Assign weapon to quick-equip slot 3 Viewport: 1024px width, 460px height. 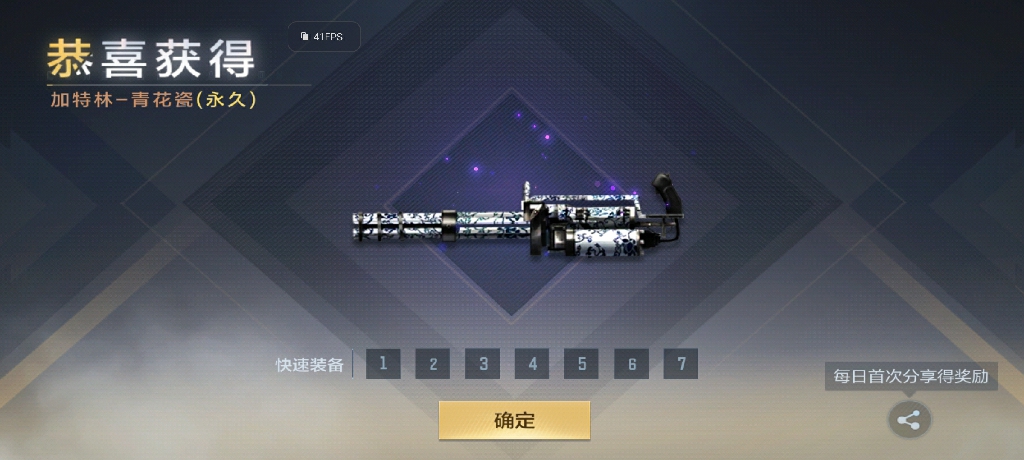coord(482,364)
